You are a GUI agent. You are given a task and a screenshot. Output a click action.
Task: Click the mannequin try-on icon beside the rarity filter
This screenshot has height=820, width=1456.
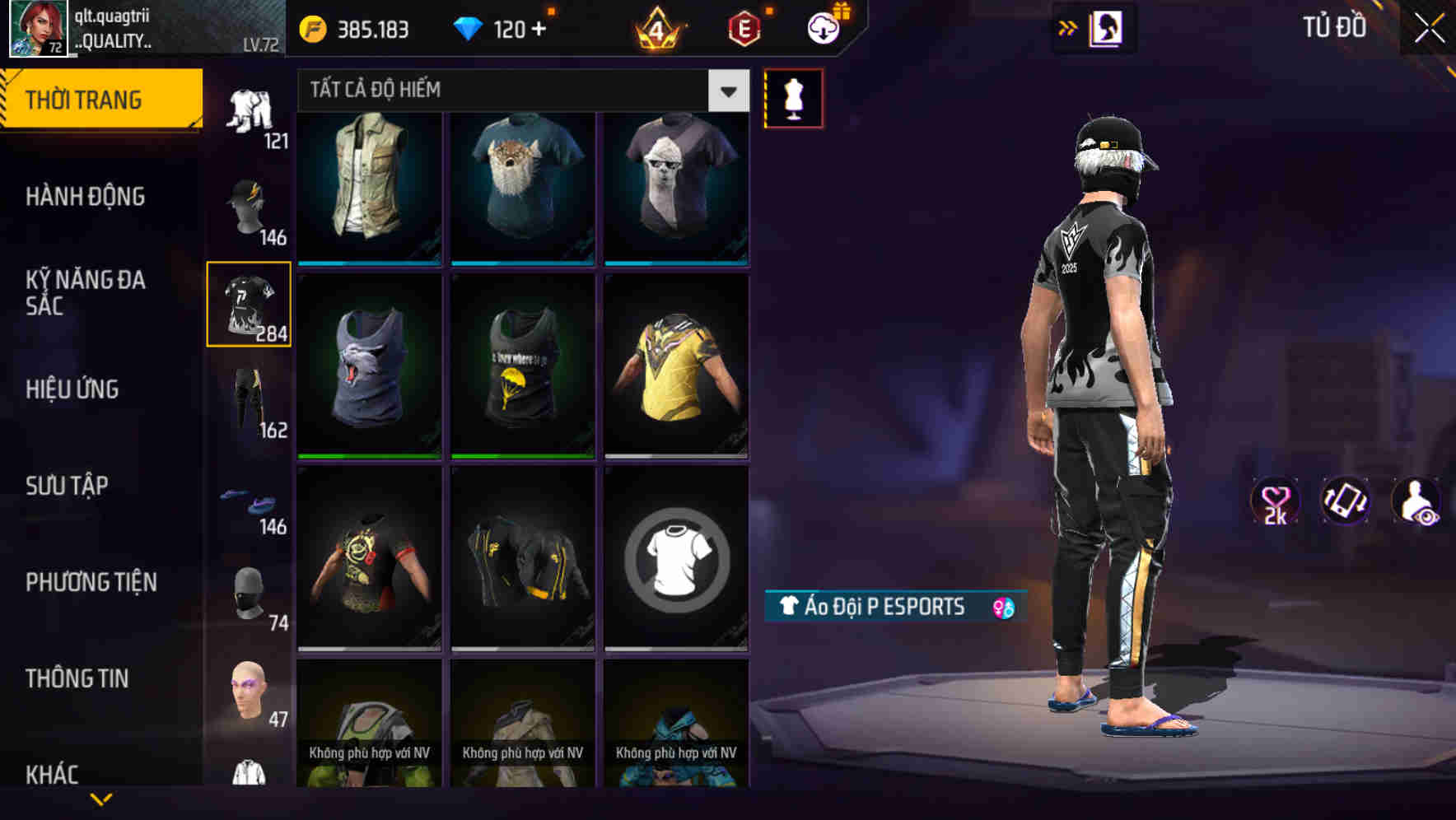(x=793, y=97)
